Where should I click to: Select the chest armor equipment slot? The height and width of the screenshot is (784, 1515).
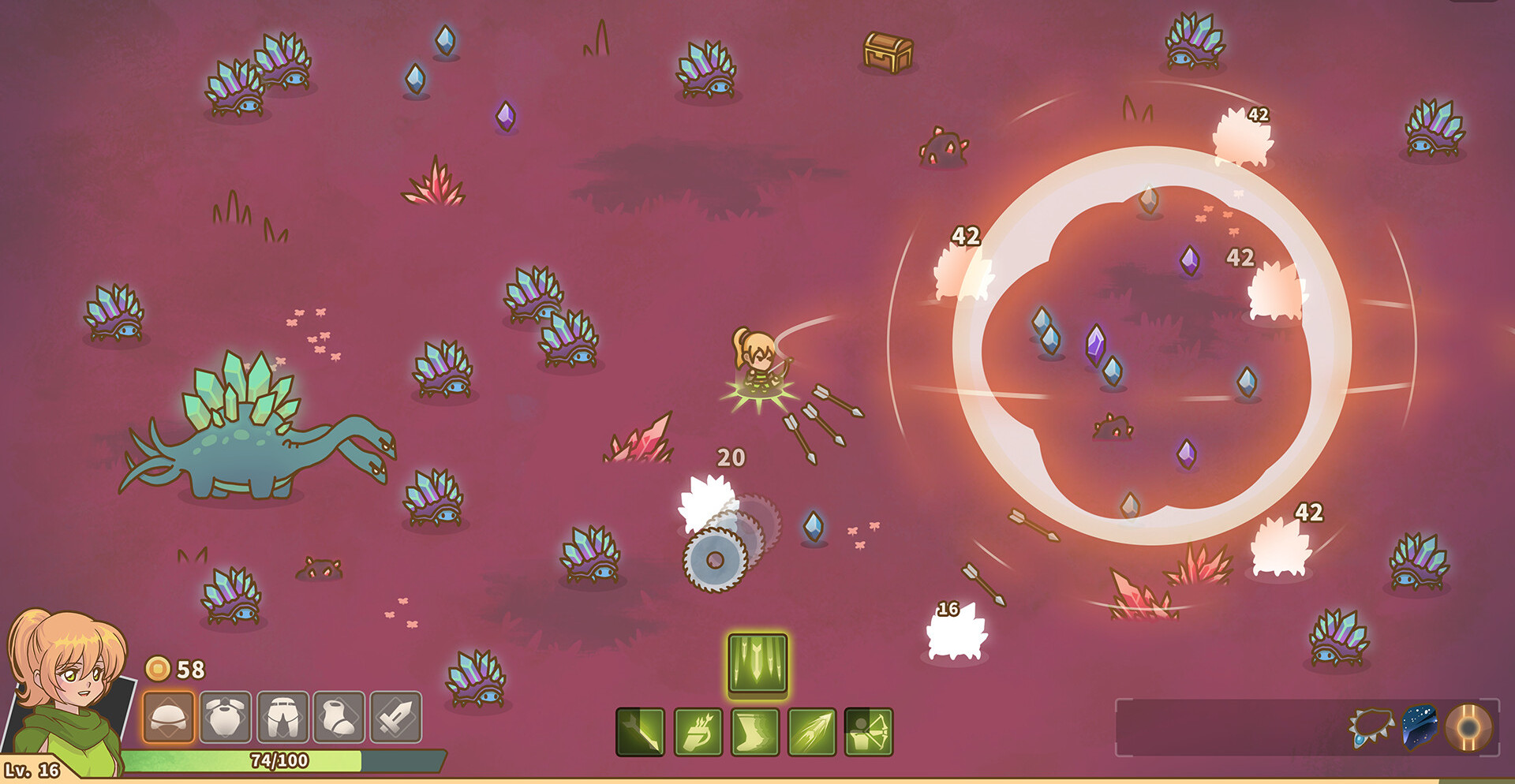[226, 717]
